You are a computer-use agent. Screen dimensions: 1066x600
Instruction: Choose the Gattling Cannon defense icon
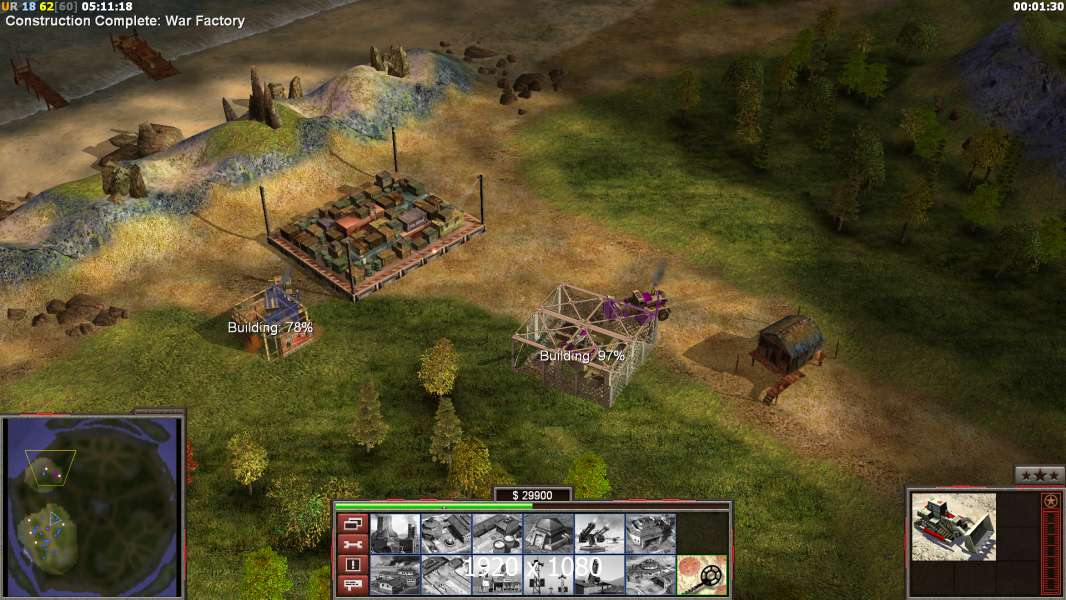(x=599, y=533)
